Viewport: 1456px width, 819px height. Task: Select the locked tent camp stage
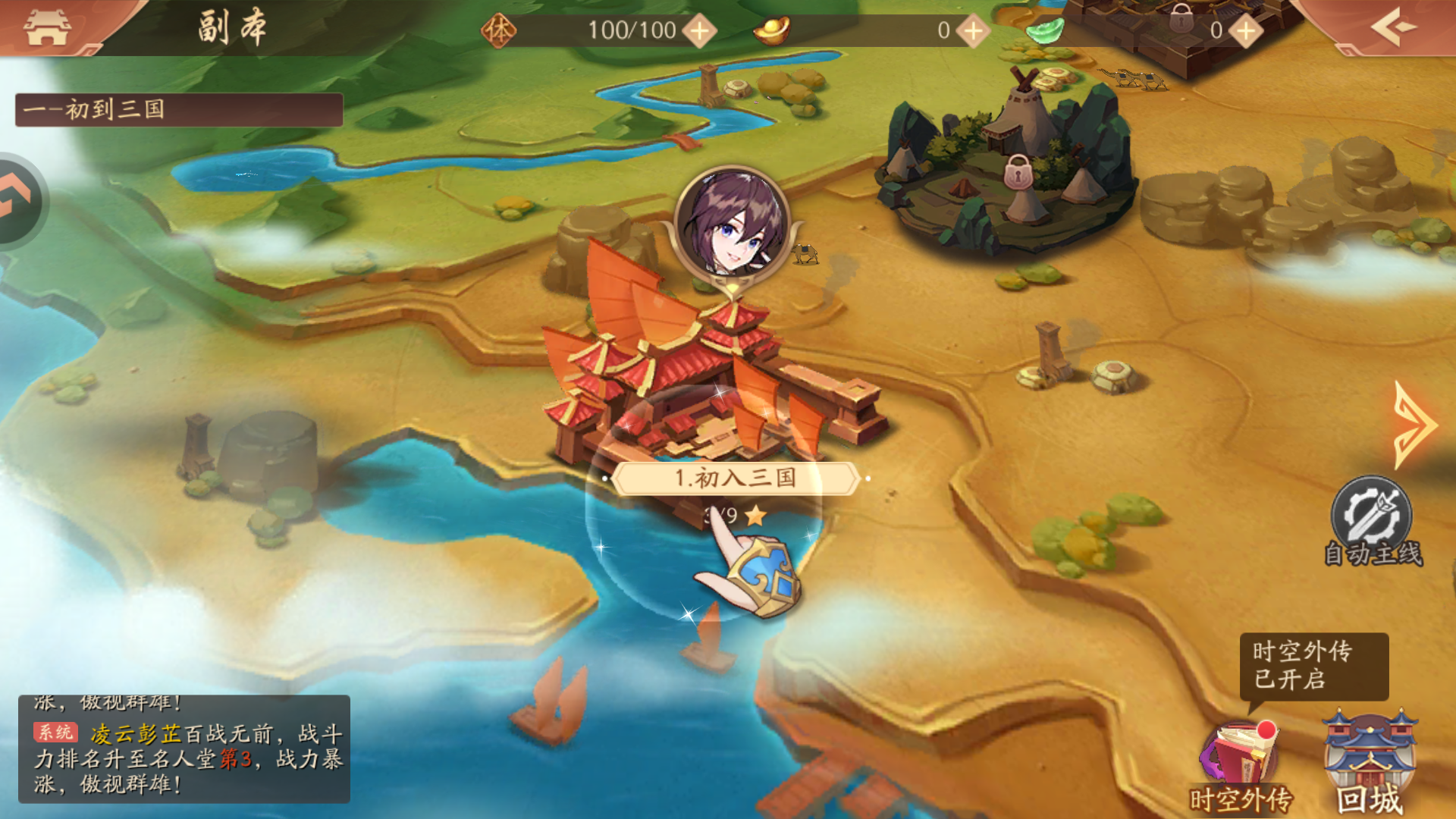(1018, 173)
